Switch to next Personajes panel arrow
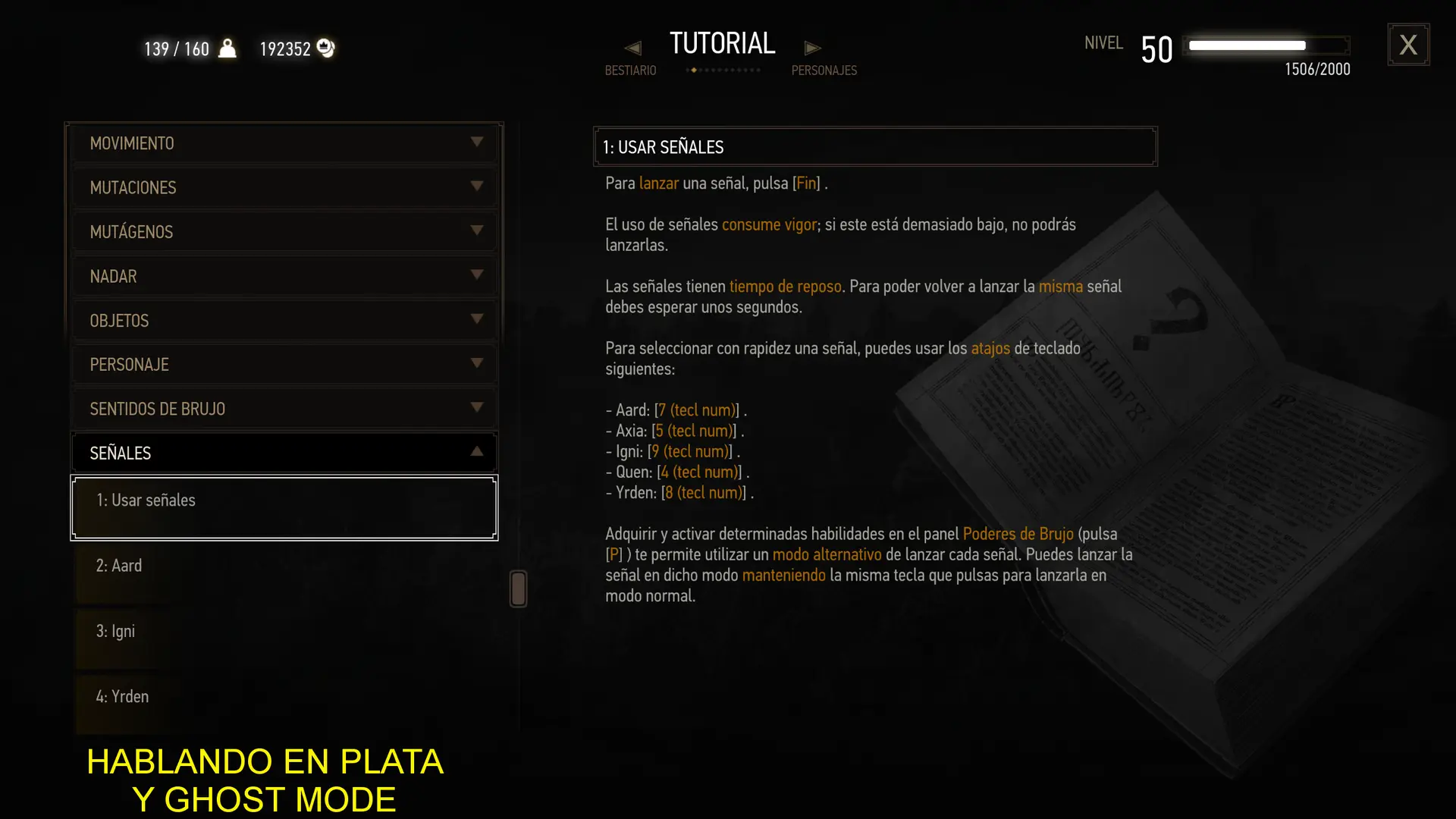The height and width of the screenshot is (819, 1456). (x=812, y=49)
